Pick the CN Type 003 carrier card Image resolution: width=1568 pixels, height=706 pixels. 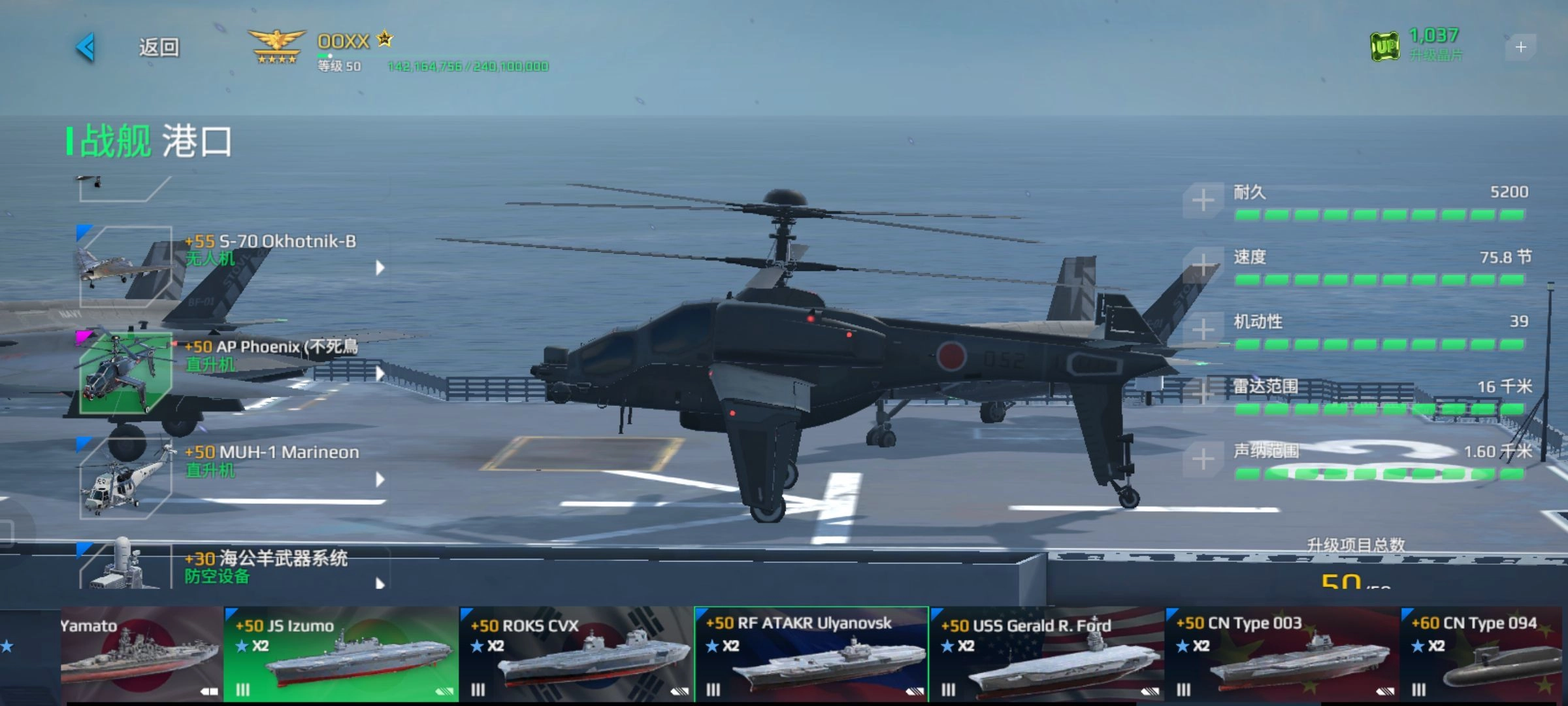point(1282,654)
